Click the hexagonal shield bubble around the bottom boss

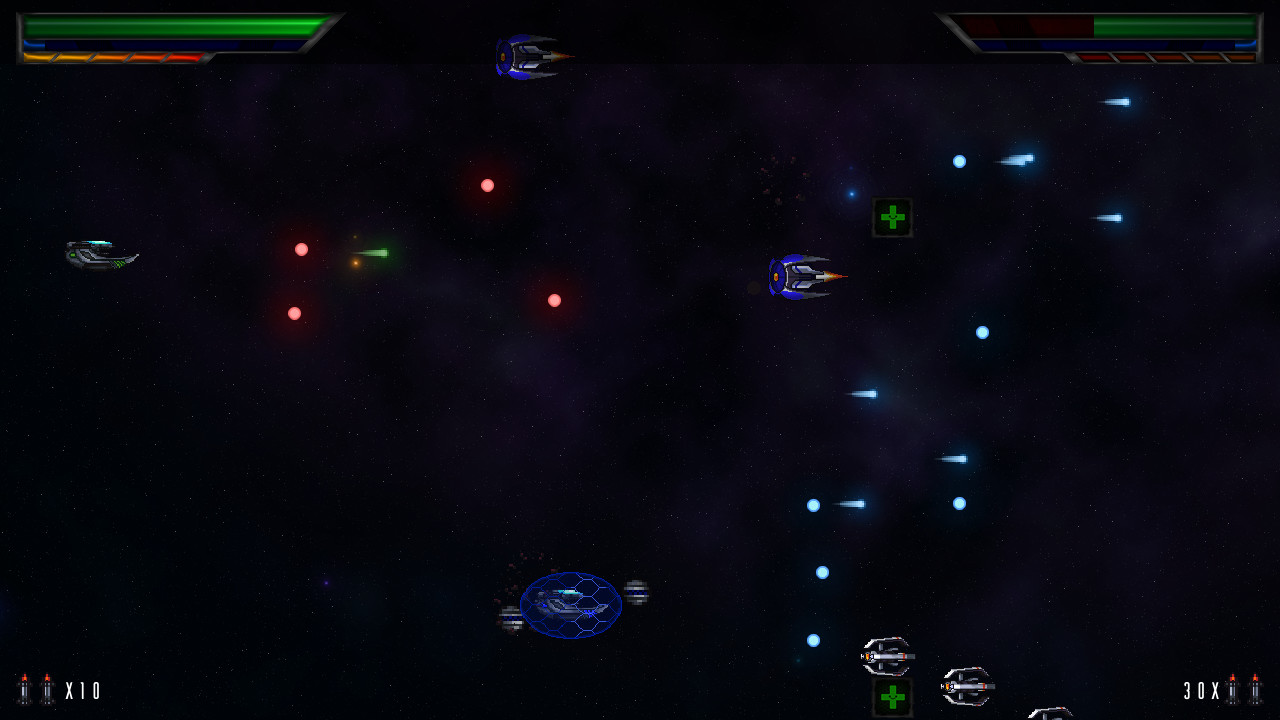coord(570,605)
